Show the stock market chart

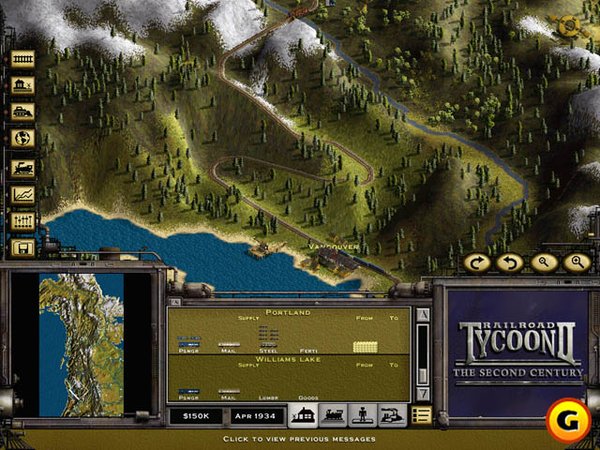coord(22,194)
